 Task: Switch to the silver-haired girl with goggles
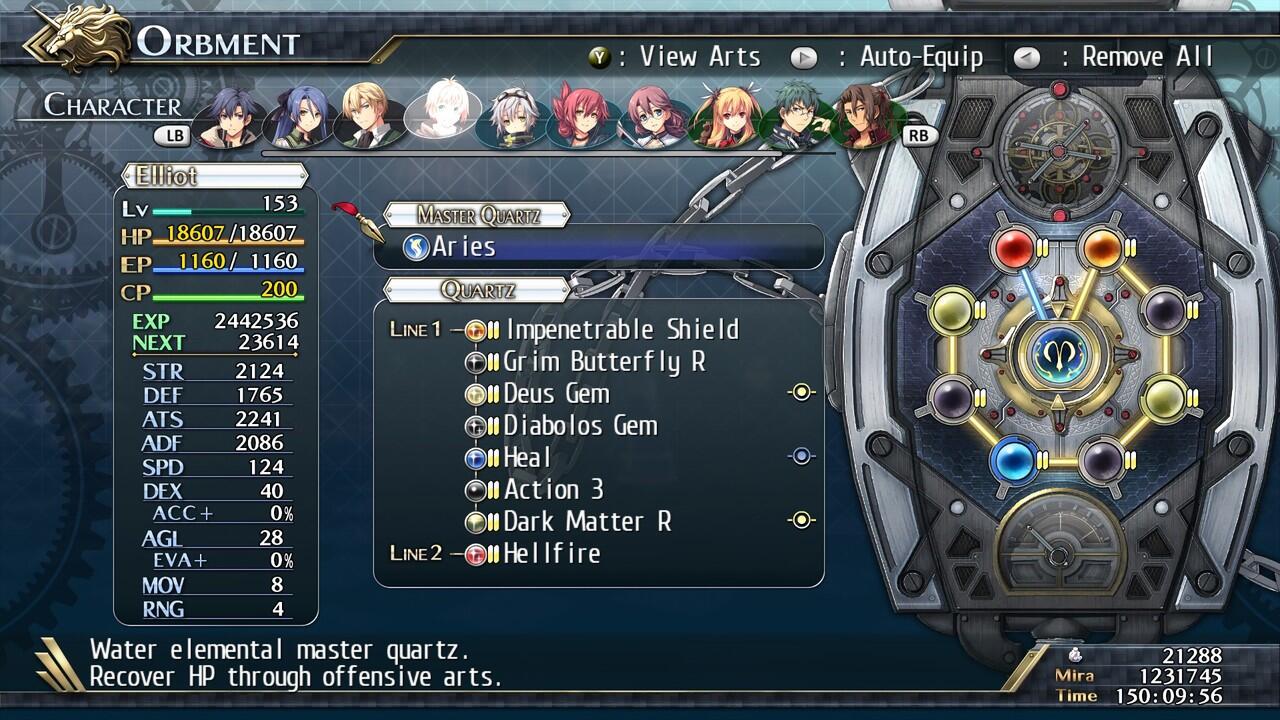coord(514,116)
